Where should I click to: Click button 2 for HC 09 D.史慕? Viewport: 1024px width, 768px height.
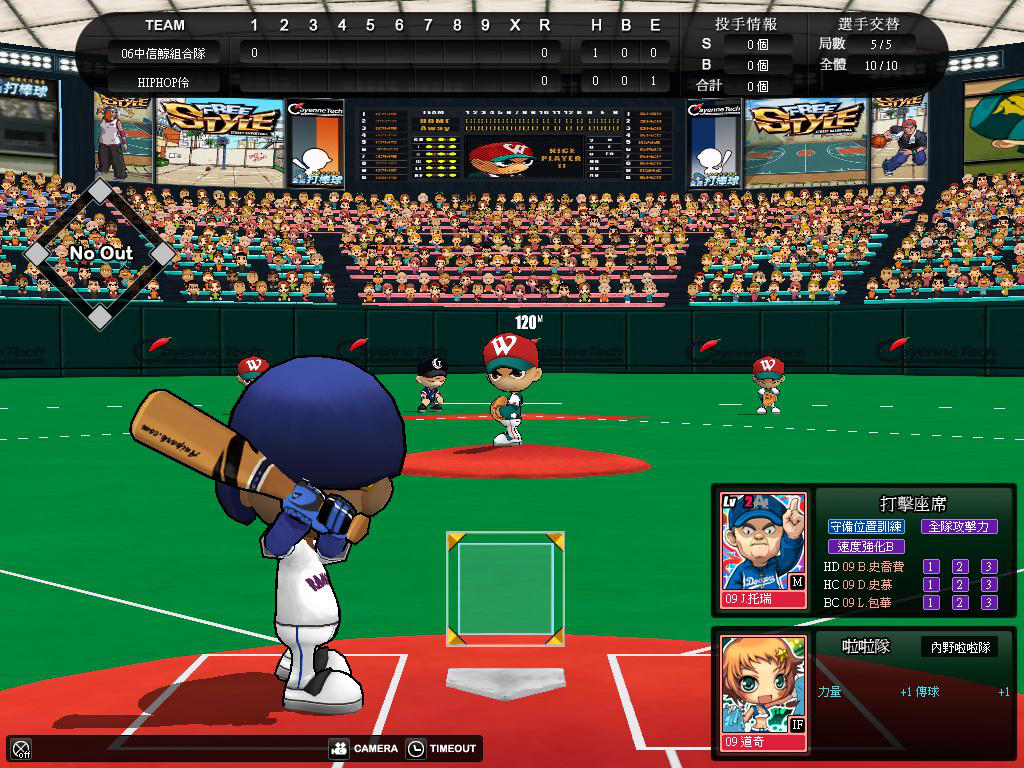pos(960,585)
